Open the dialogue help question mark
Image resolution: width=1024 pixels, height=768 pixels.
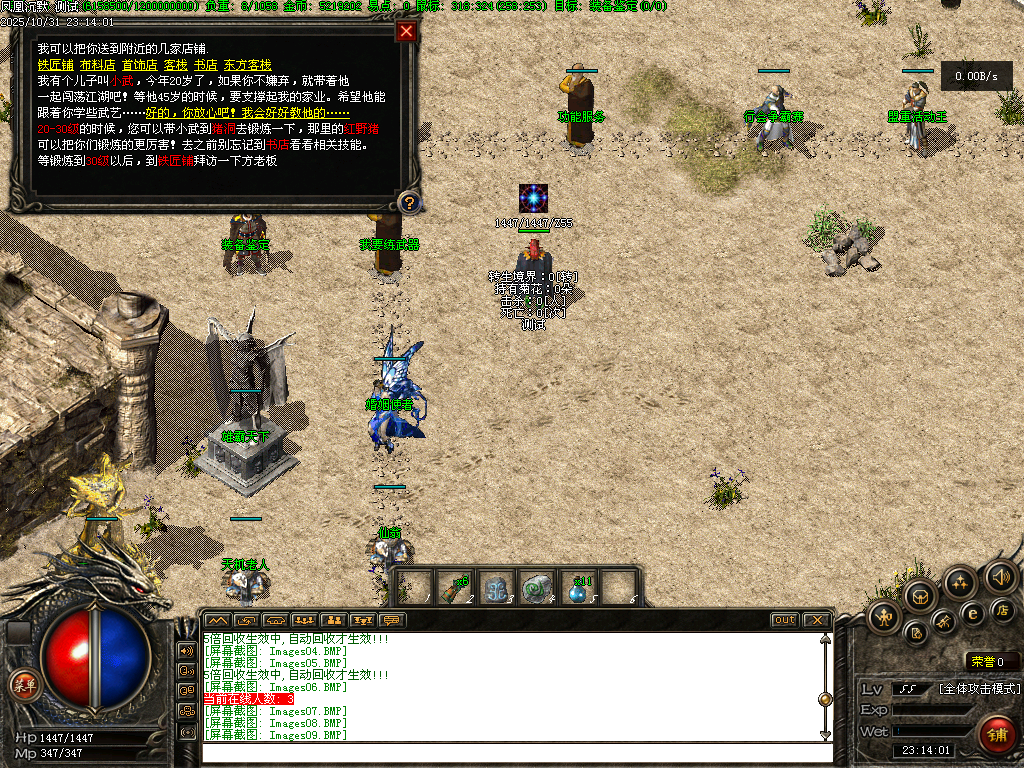pos(408,203)
